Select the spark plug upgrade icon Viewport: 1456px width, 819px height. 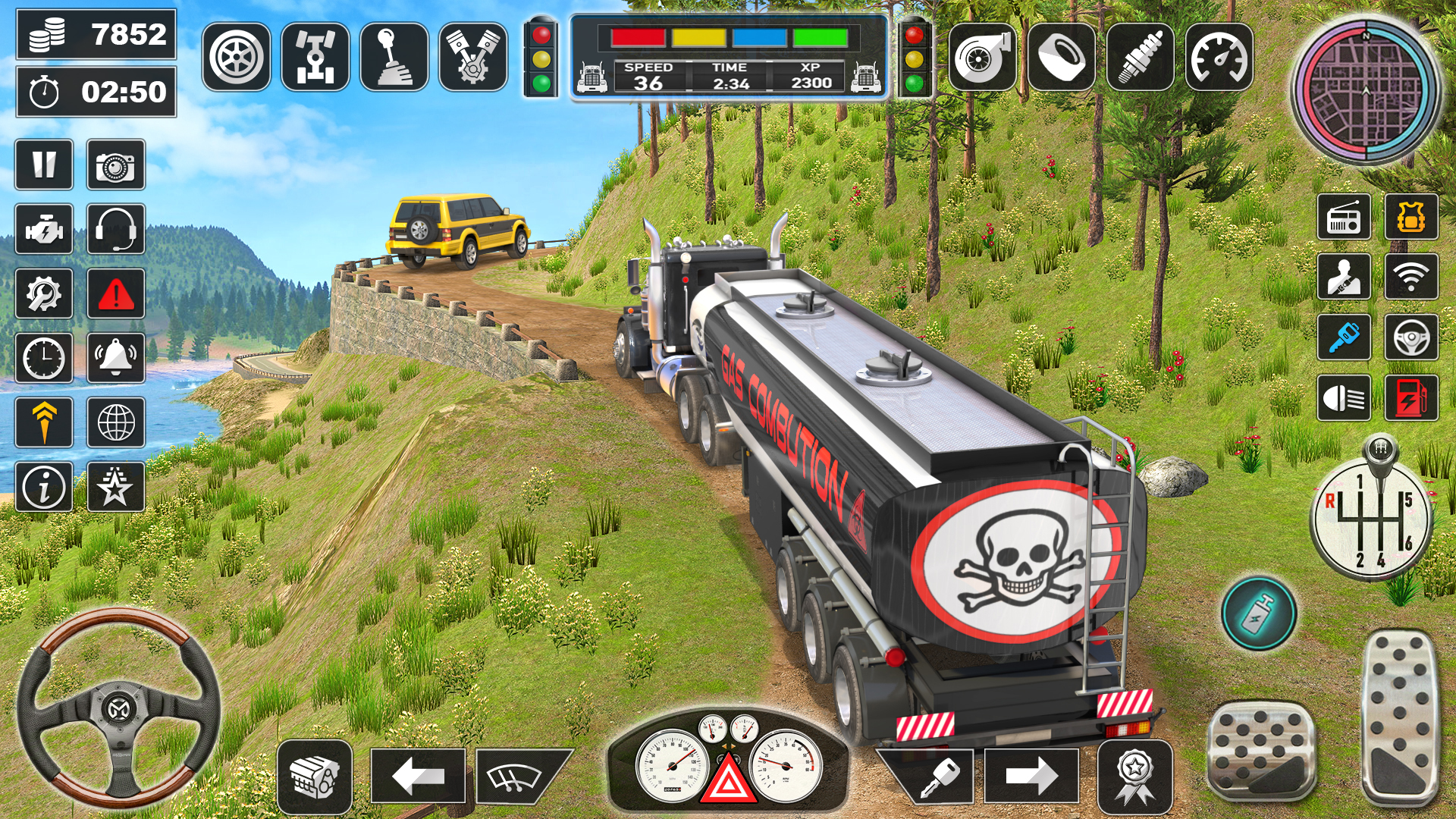(1140, 57)
